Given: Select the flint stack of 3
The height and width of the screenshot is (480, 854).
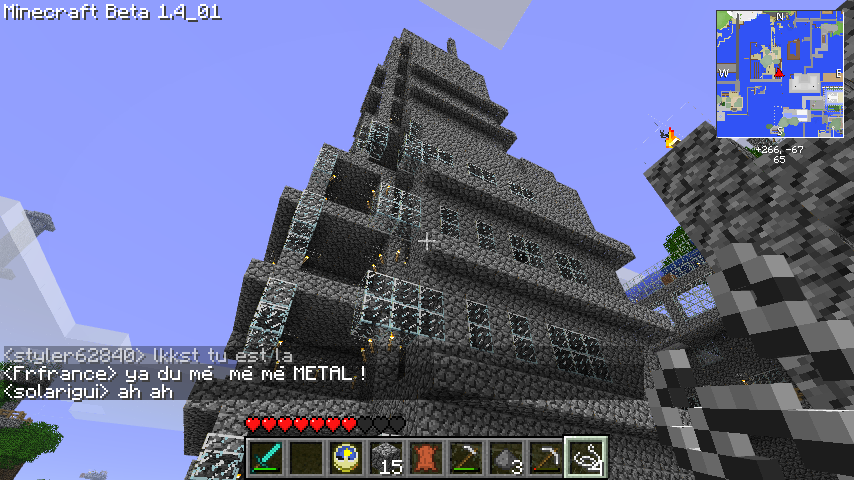Looking at the screenshot, I should point(506,458).
